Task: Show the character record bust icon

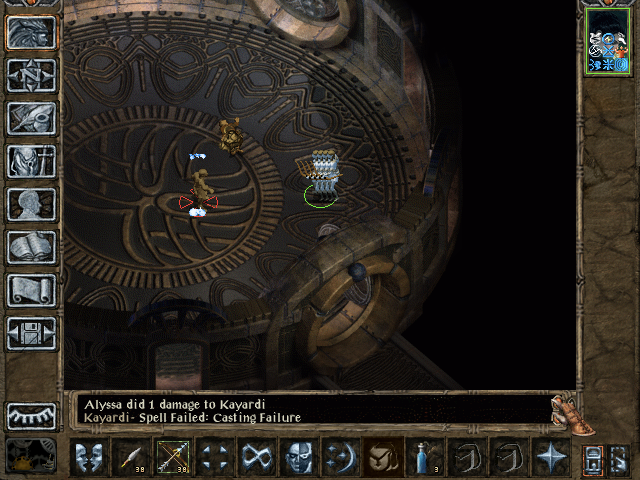Action: pos(32,204)
